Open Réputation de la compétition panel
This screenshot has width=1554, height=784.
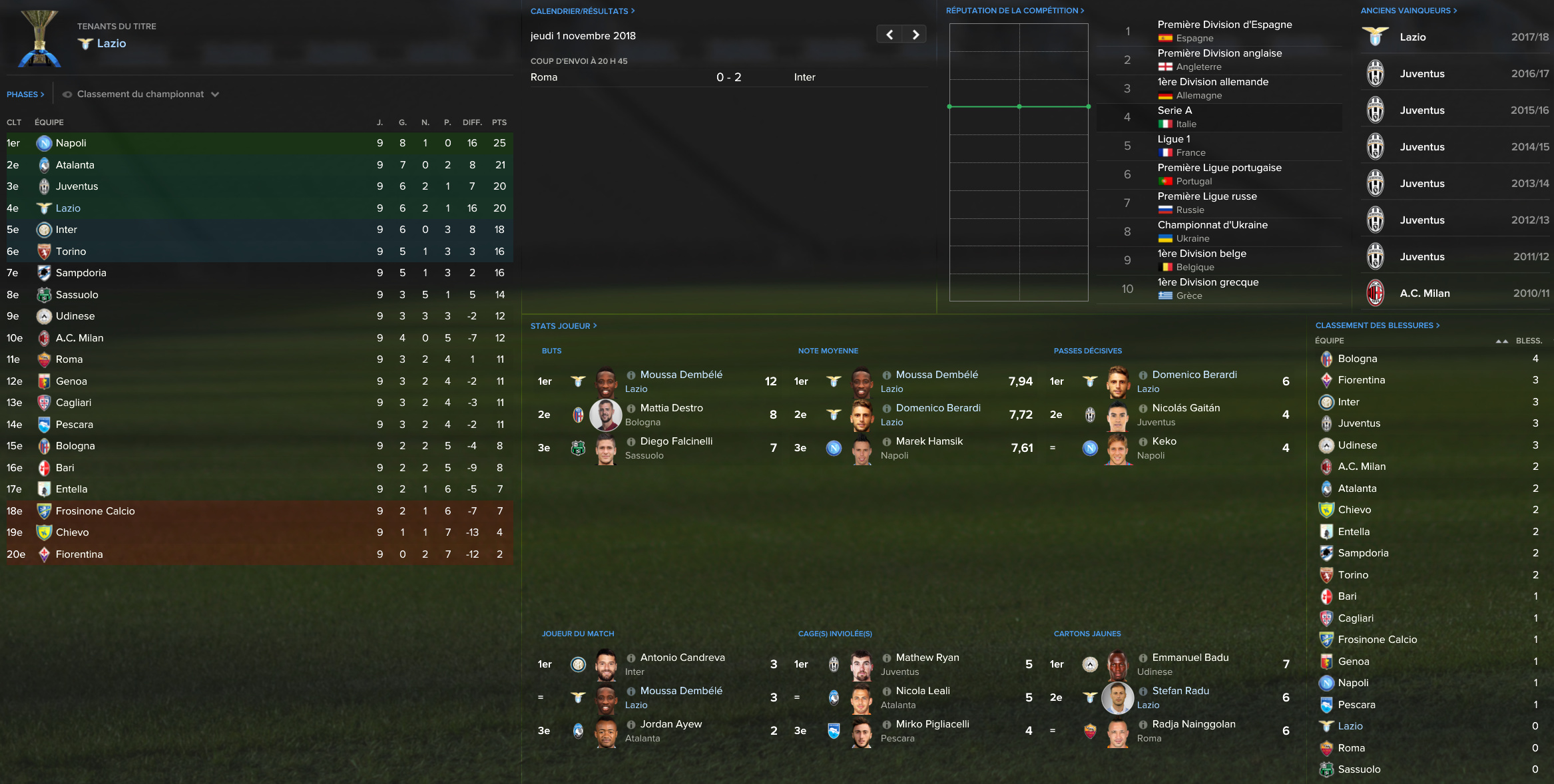coord(1015,11)
